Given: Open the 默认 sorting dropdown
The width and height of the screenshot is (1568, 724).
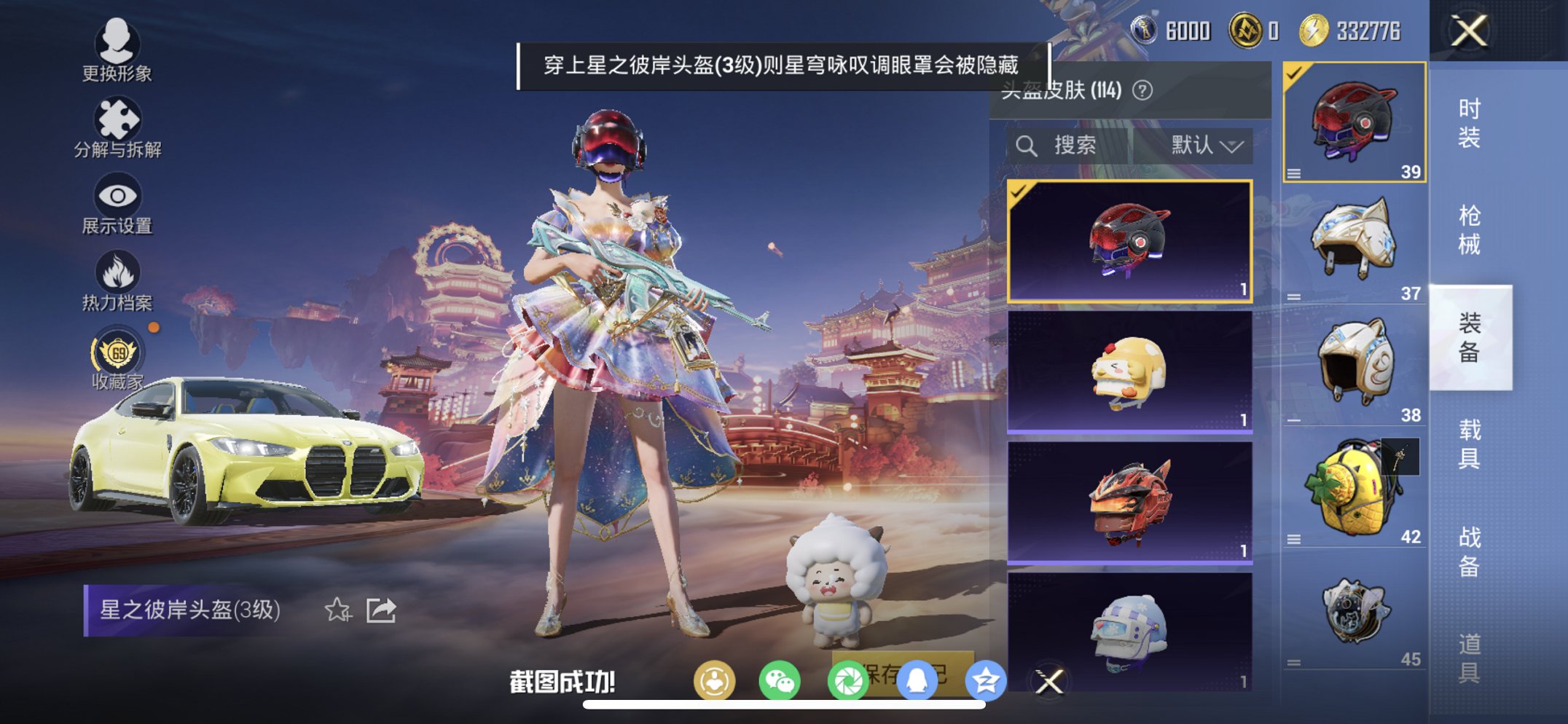Looking at the screenshot, I should [1205, 145].
